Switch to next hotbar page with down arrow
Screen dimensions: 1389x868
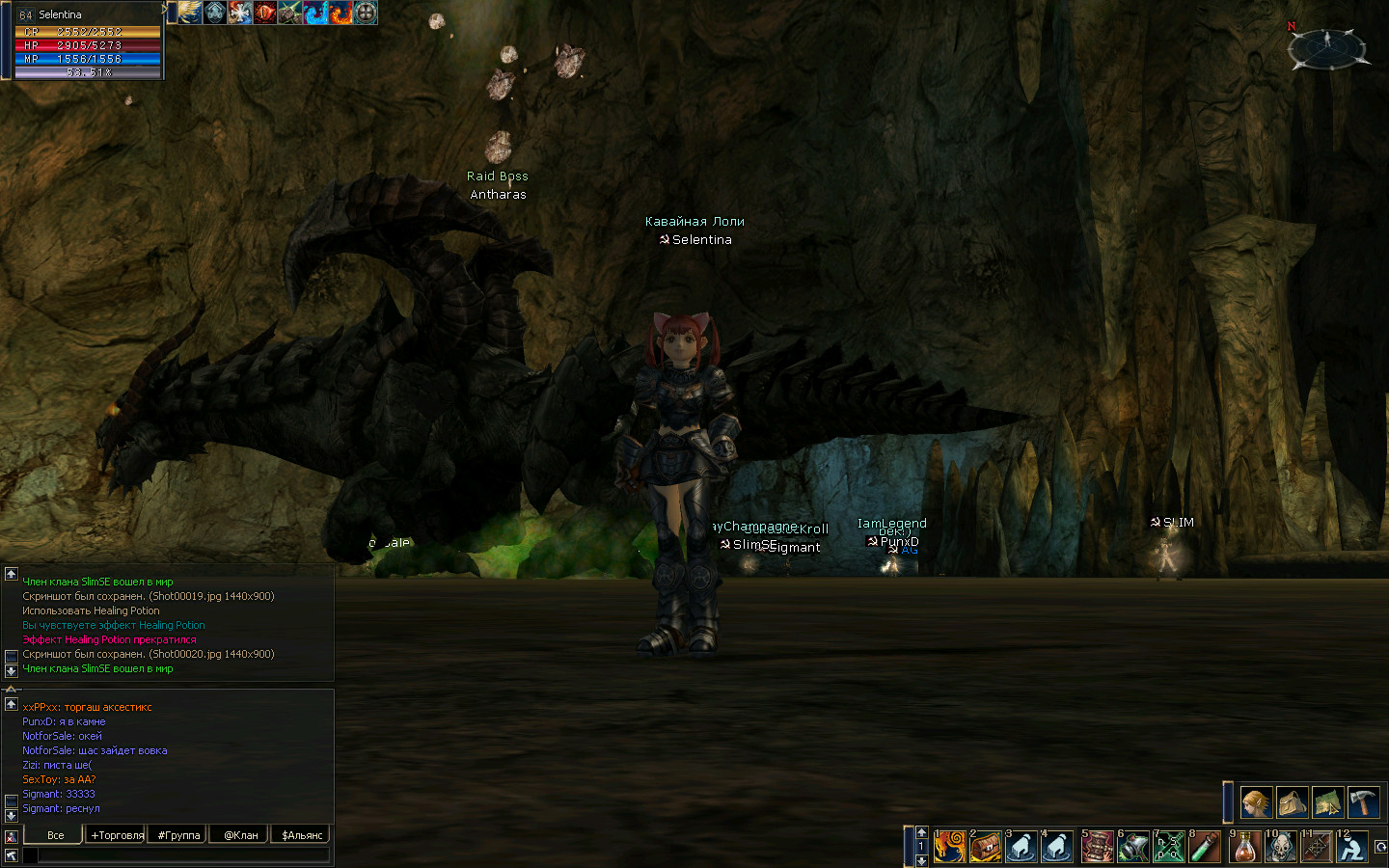921,860
